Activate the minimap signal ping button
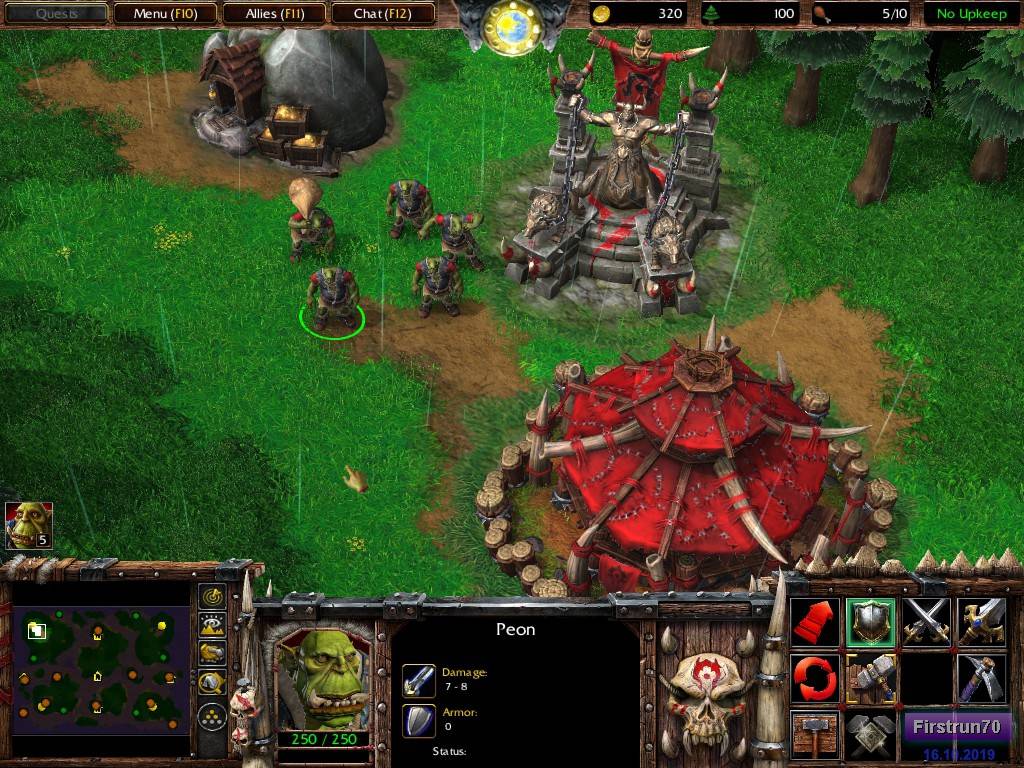 coord(212,597)
